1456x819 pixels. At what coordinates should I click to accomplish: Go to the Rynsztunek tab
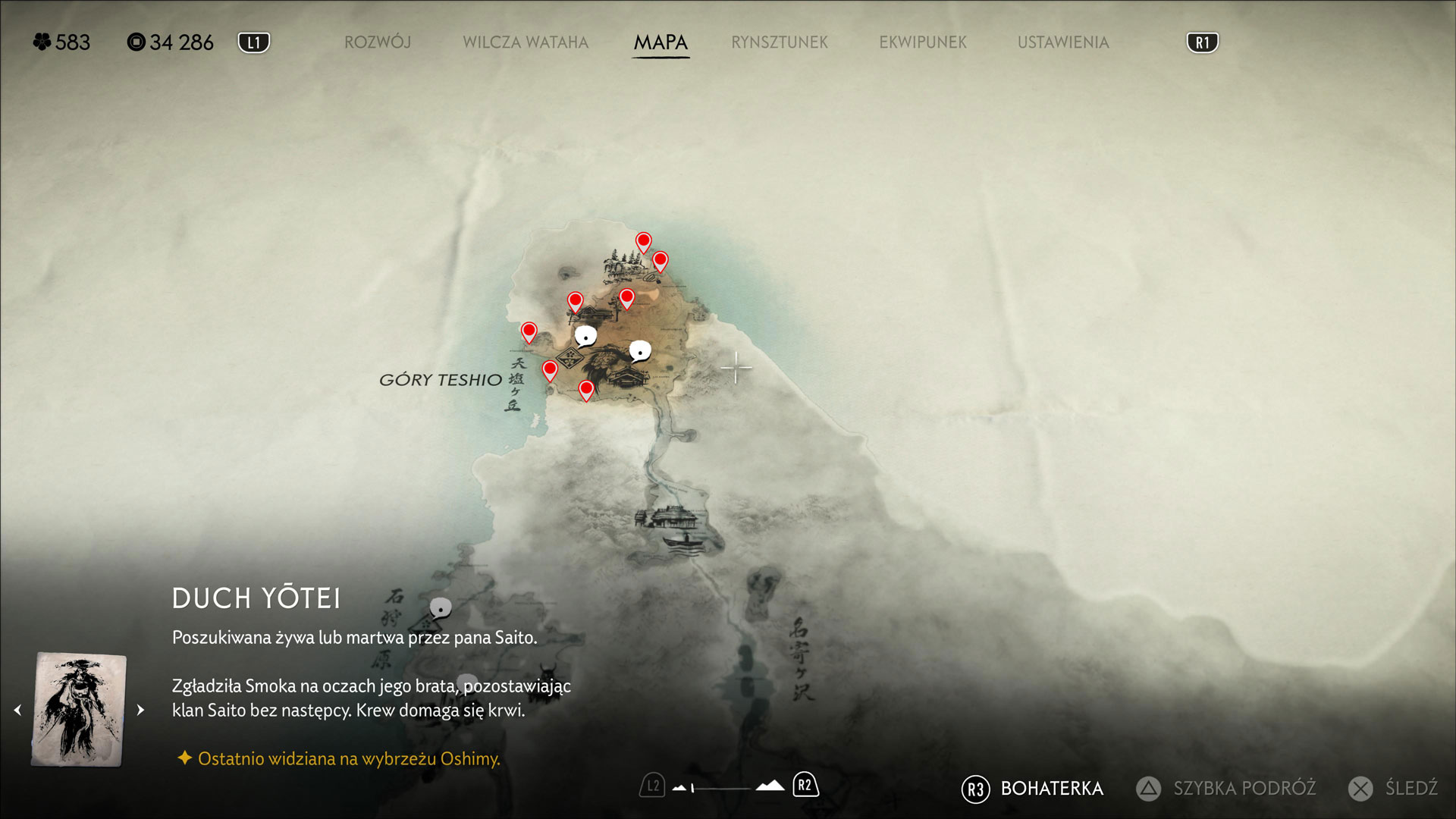pos(780,42)
